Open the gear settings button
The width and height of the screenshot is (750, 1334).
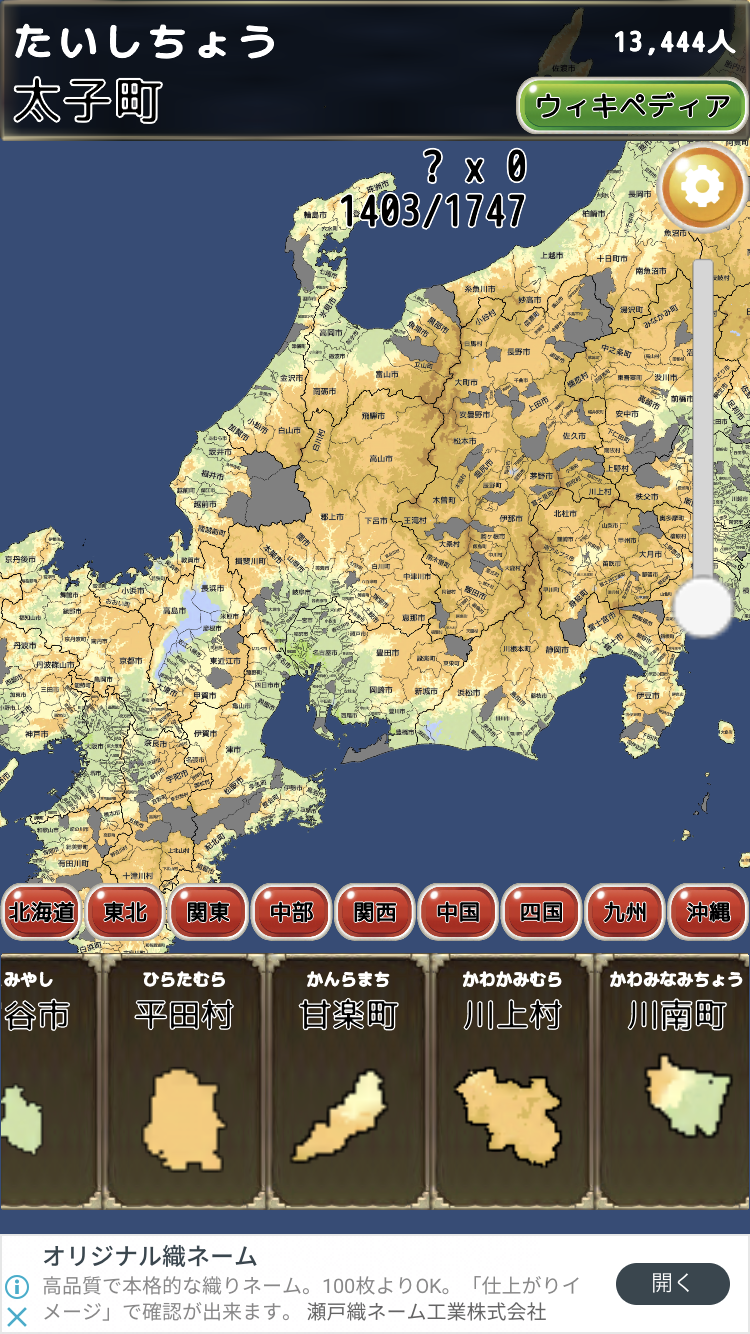(x=703, y=186)
